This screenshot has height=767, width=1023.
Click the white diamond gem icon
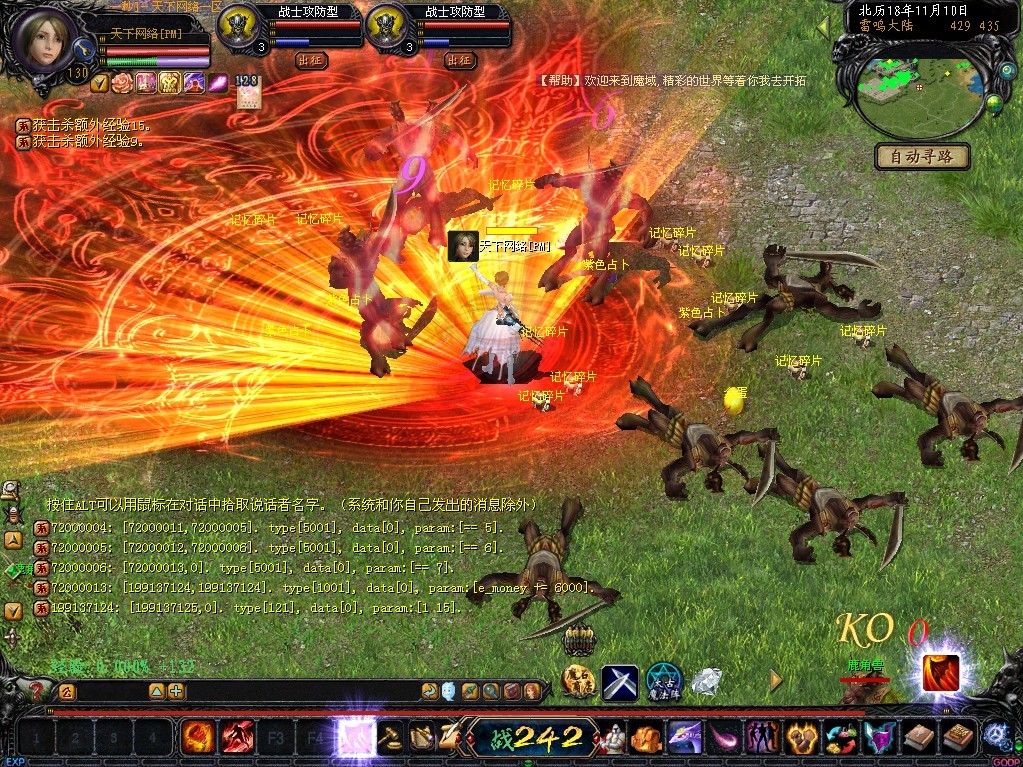706,682
